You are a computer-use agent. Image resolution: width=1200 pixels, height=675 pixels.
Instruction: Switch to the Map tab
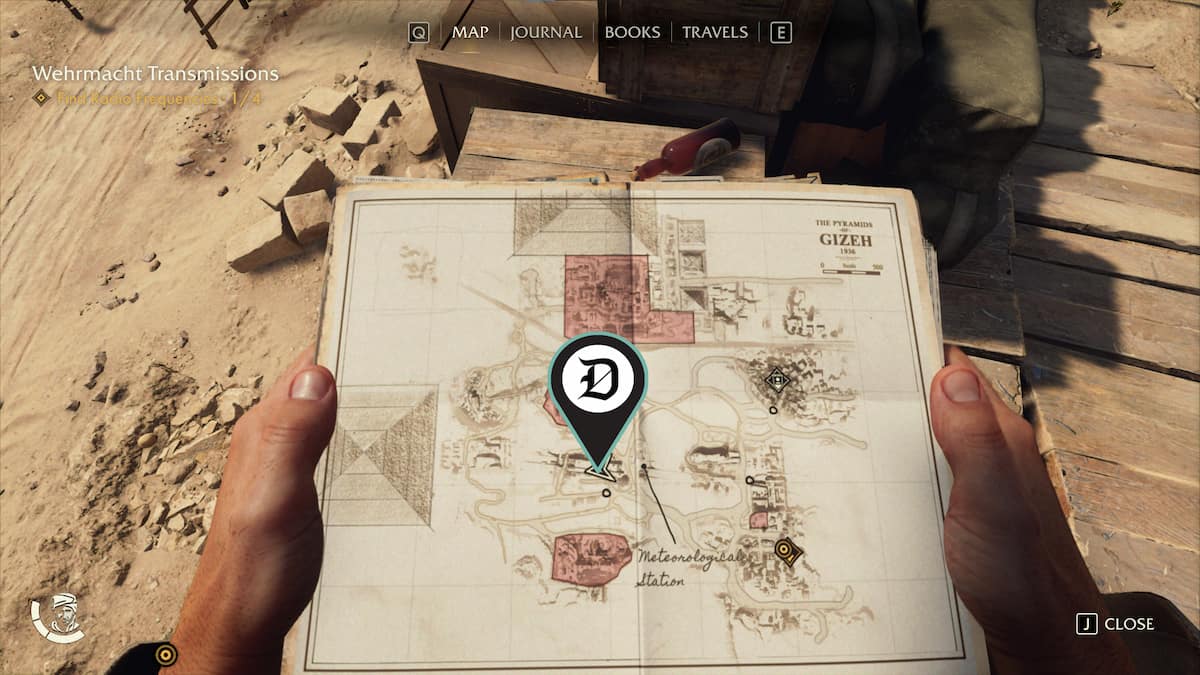point(470,32)
